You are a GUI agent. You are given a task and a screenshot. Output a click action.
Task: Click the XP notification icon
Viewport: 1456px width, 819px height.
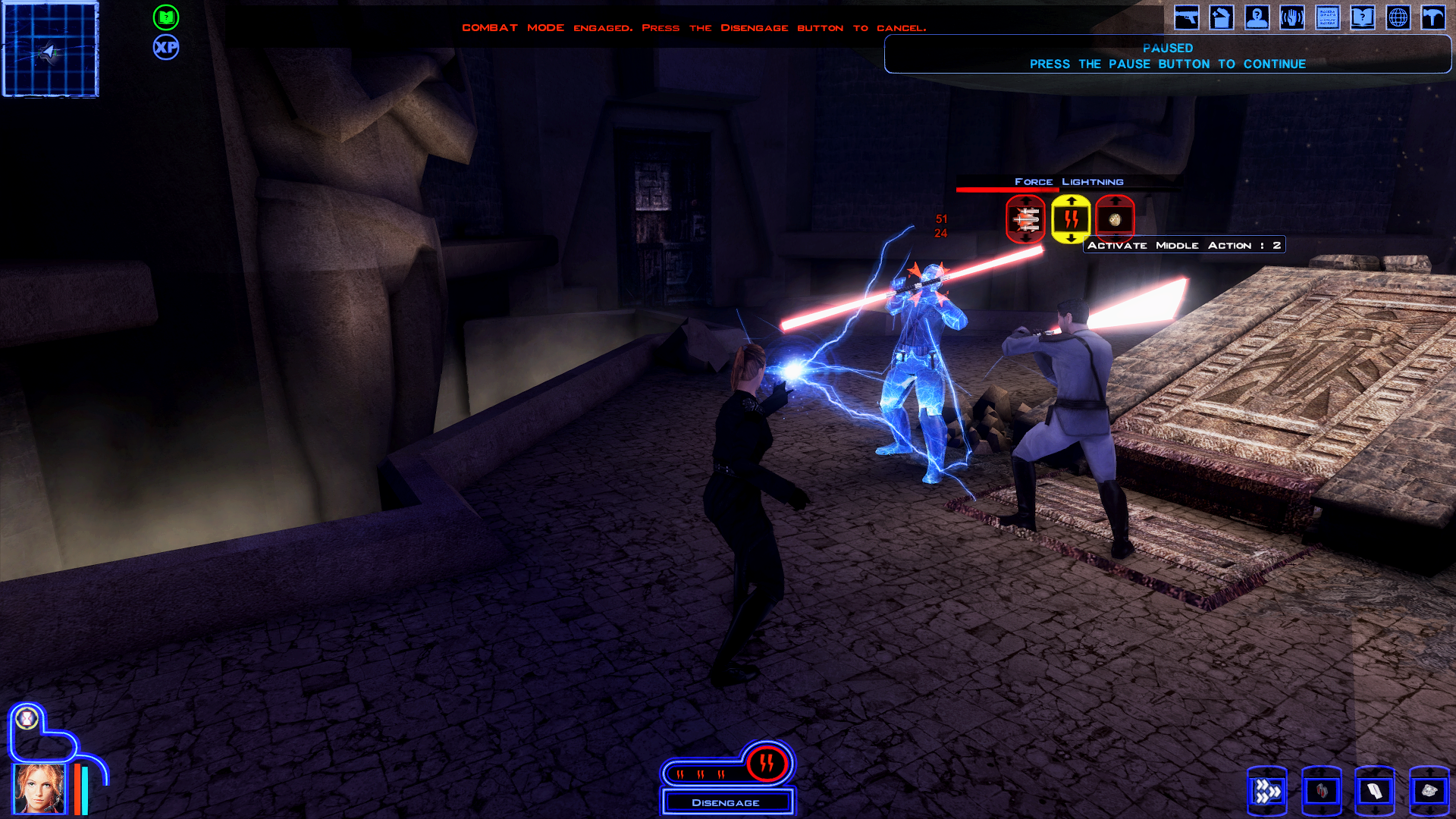pos(166,48)
